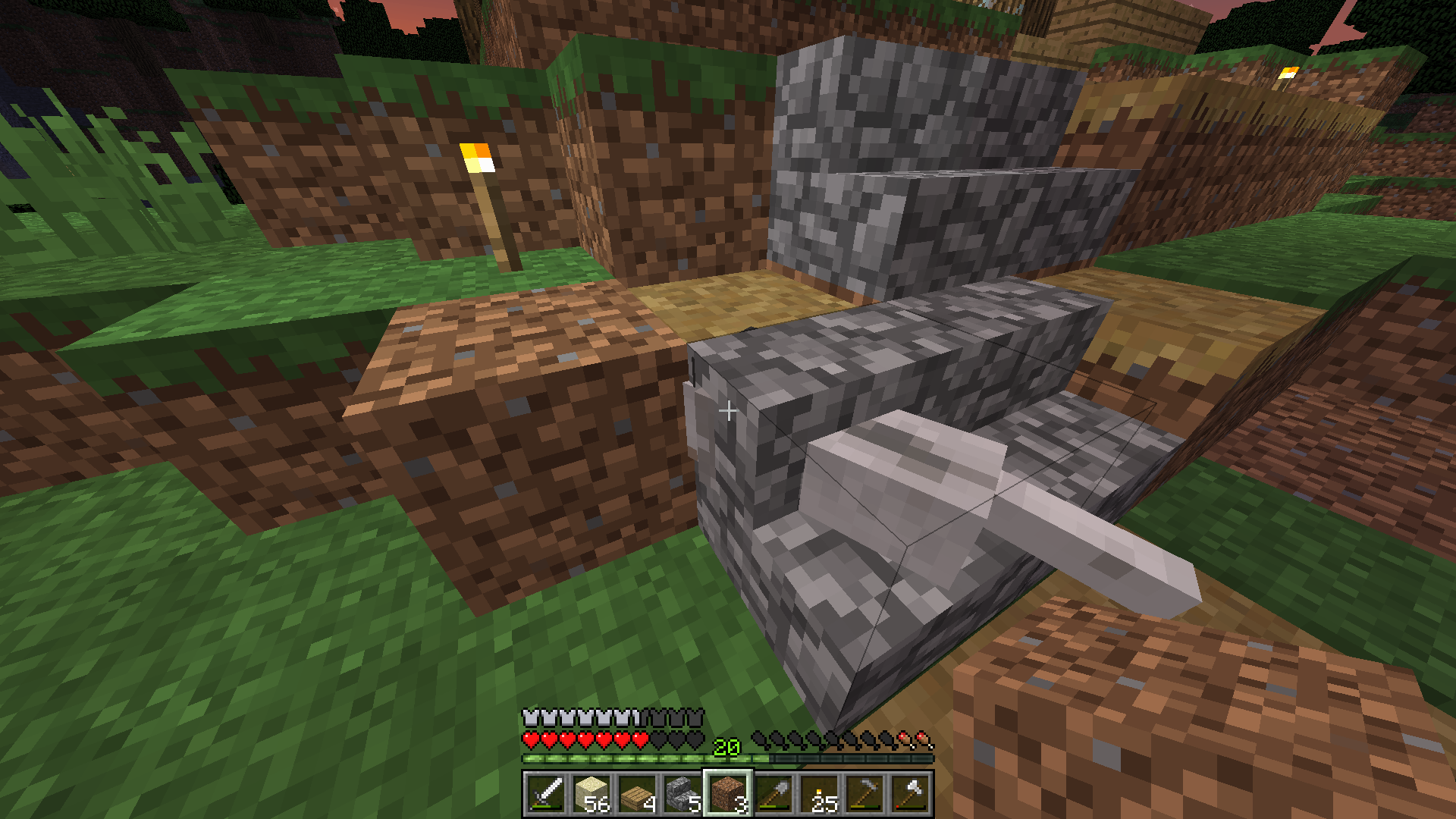
Task: Select the iron sword hotbar slot
Action: point(545,794)
